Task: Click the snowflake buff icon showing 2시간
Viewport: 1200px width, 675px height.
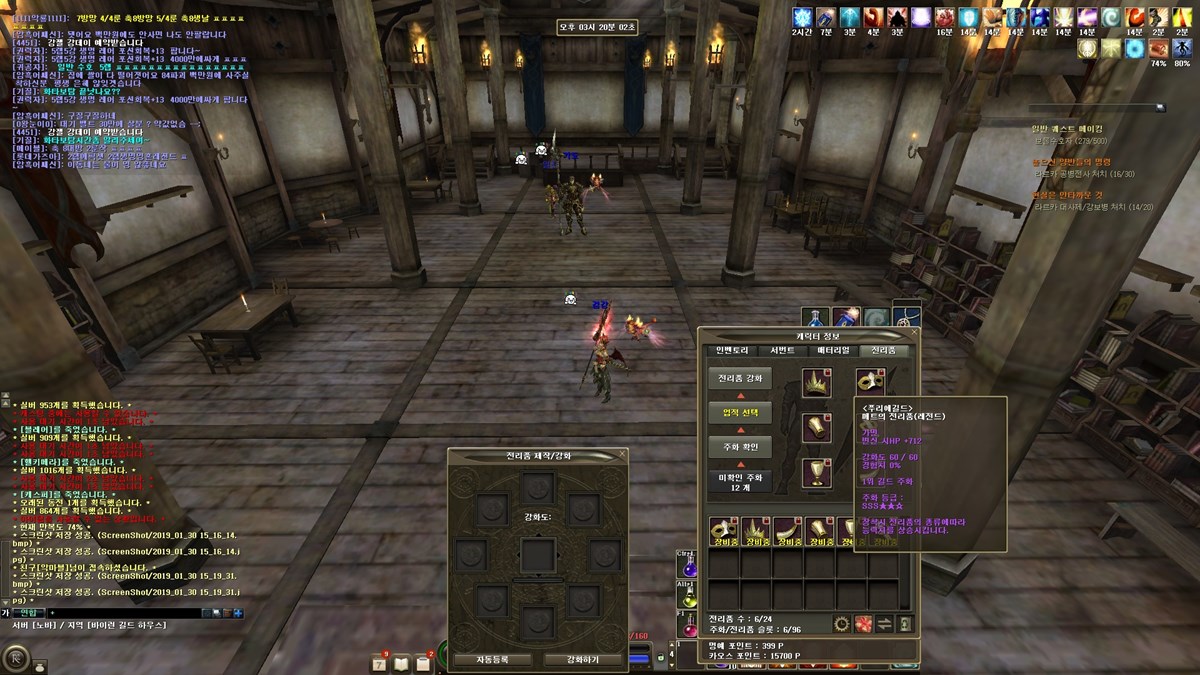Action: click(803, 18)
